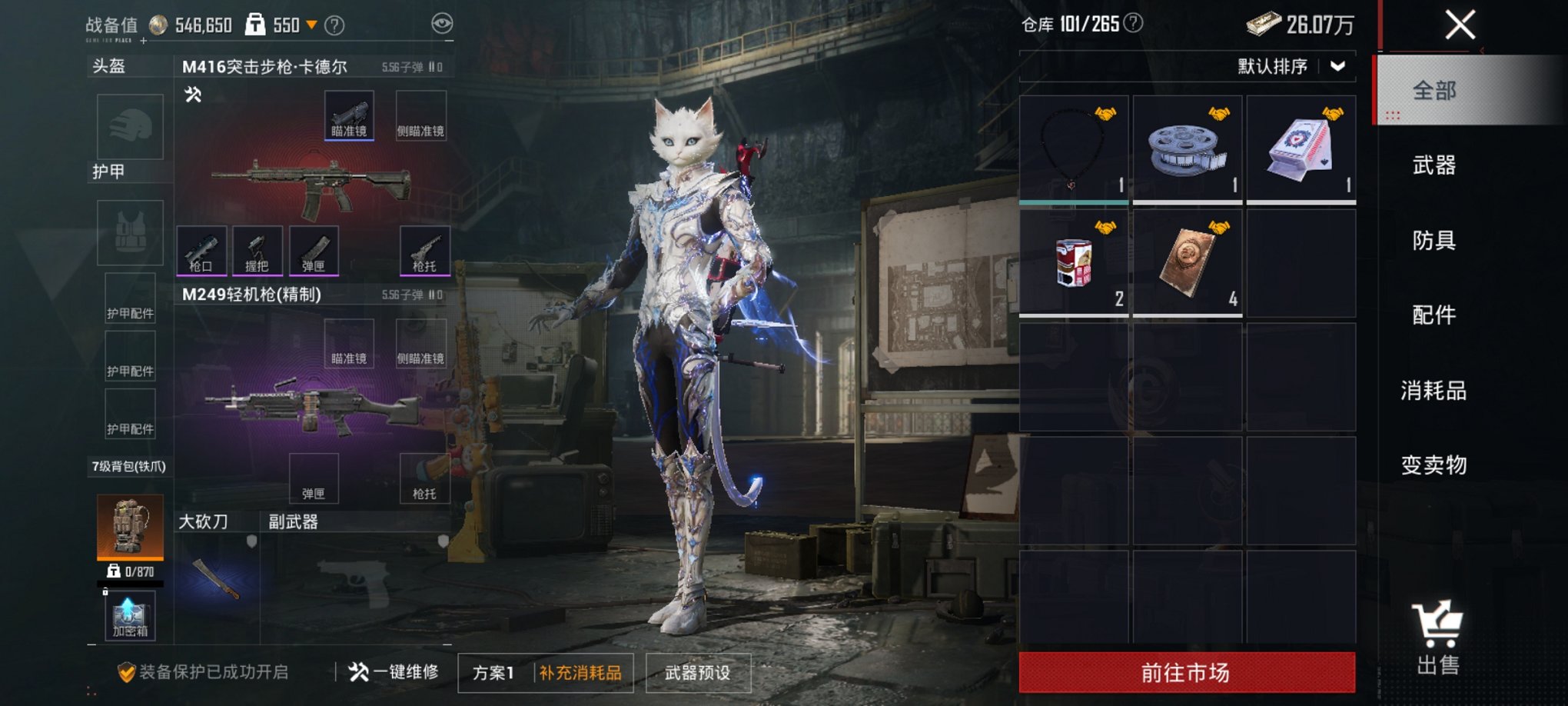Open the 武器预设 weapon preset button
This screenshot has height=706, width=1568.
point(697,673)
